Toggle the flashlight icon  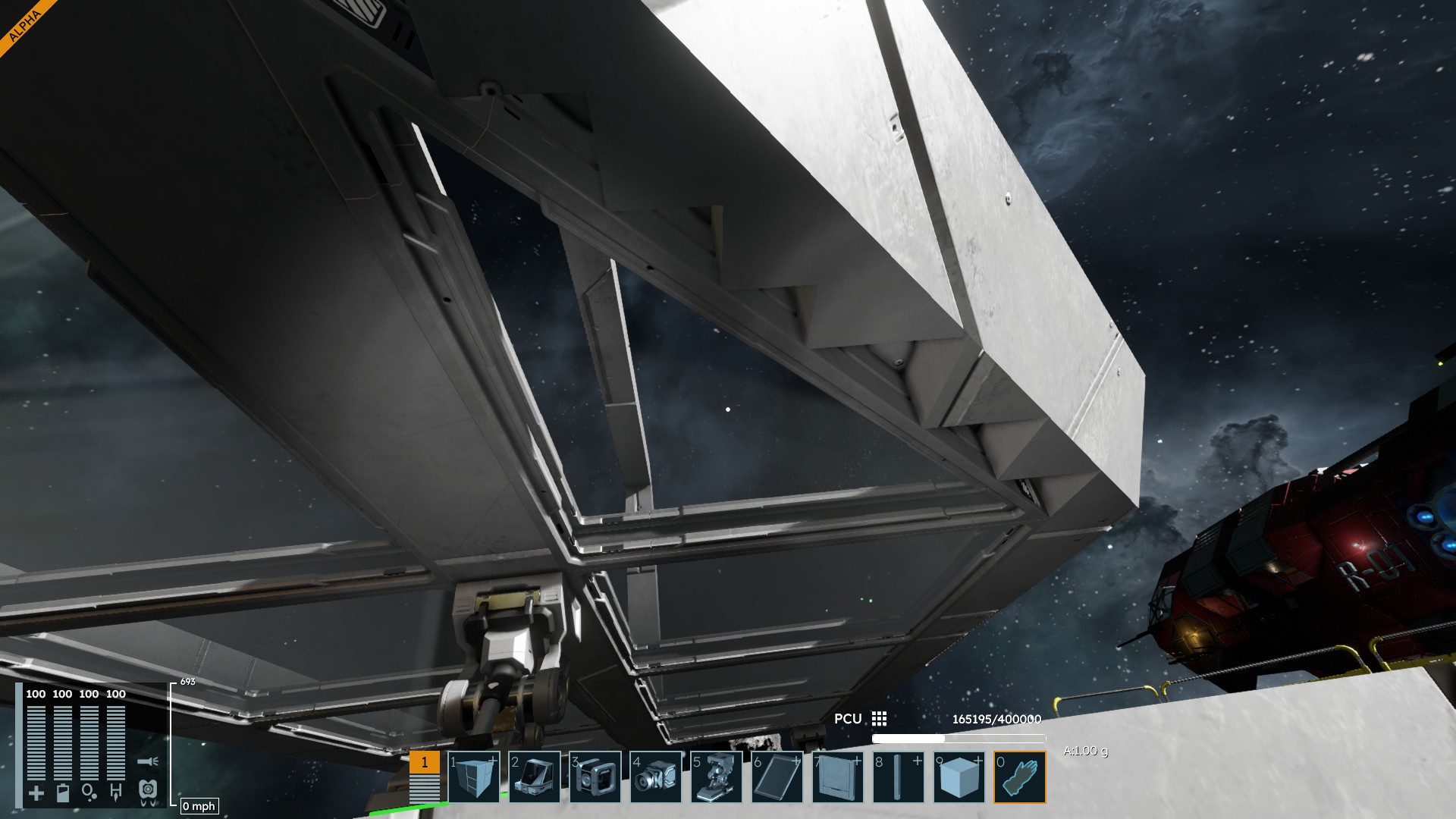(148, 761)
